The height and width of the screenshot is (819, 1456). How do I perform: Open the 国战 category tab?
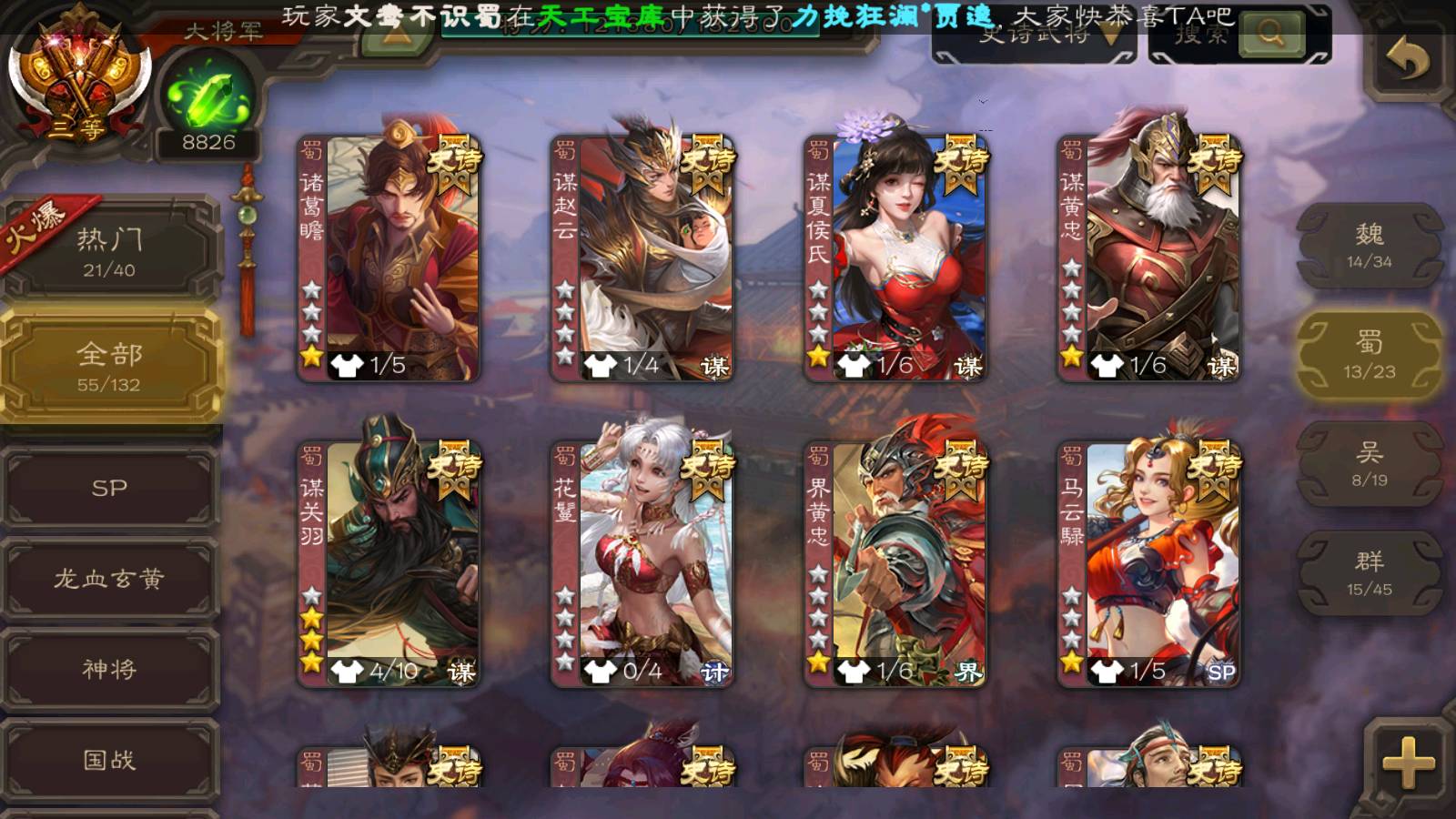(x=109, y=760)
